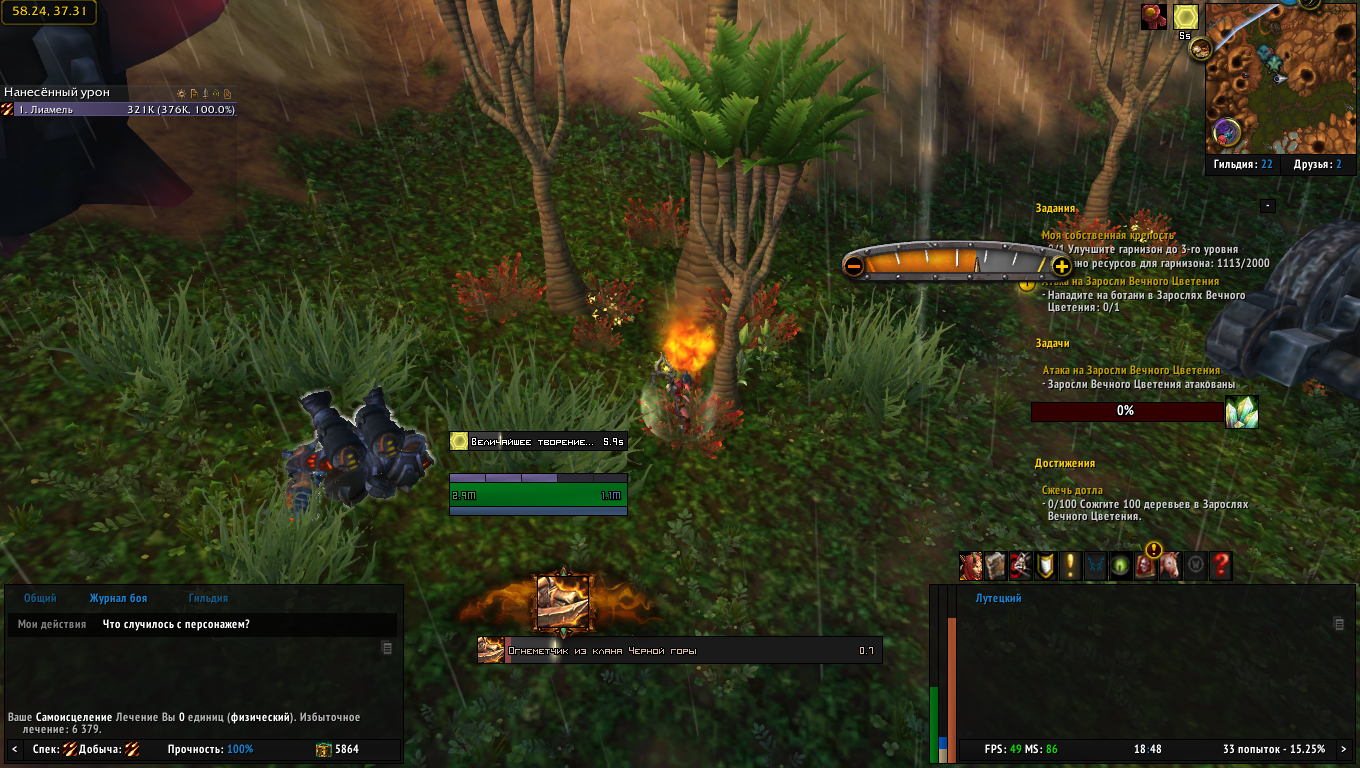
Task: Open achievements via the shield icon
Action: point(1045,566)
